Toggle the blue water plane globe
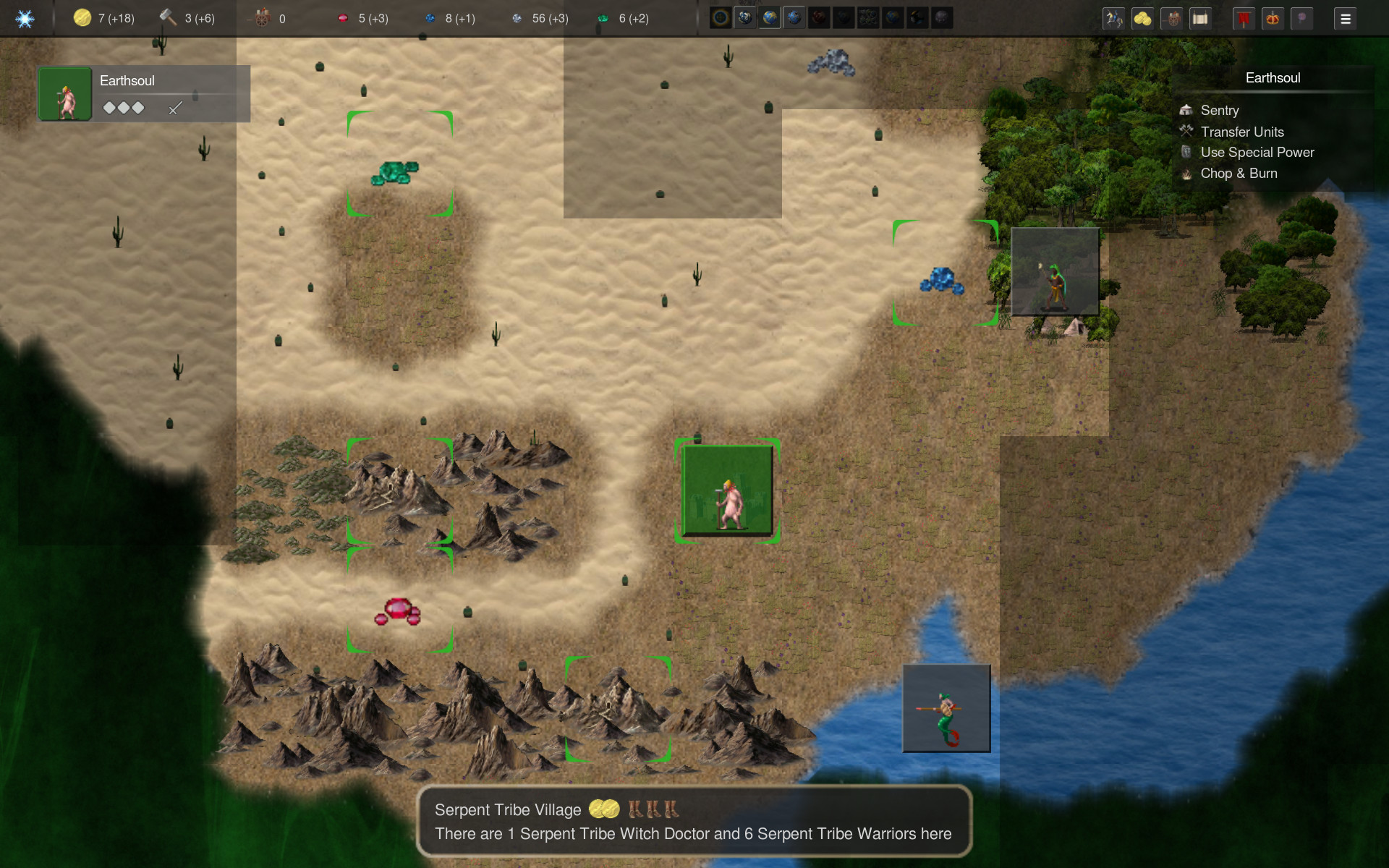 794,18
